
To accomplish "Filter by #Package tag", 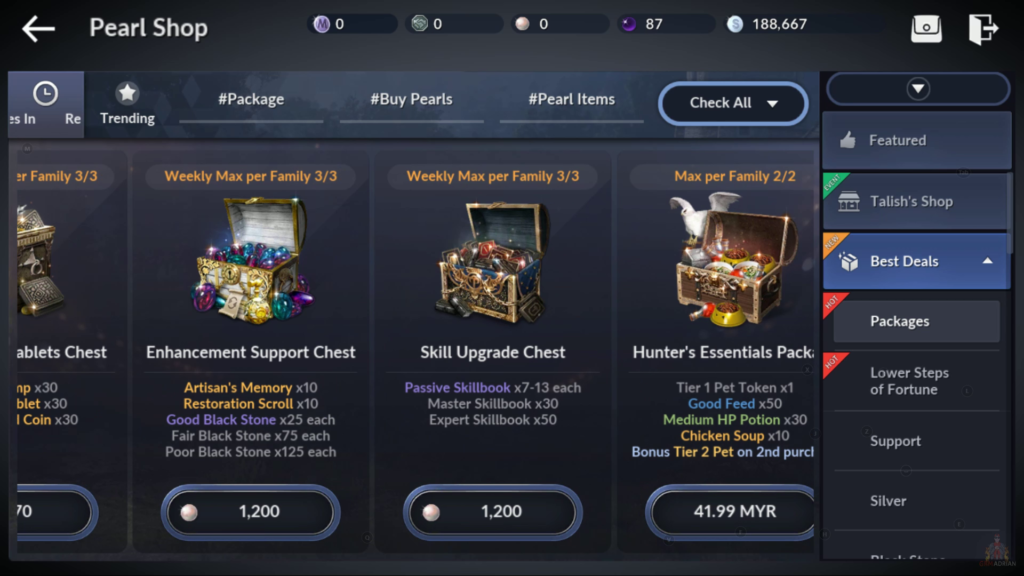I will (x=251, y=100).
